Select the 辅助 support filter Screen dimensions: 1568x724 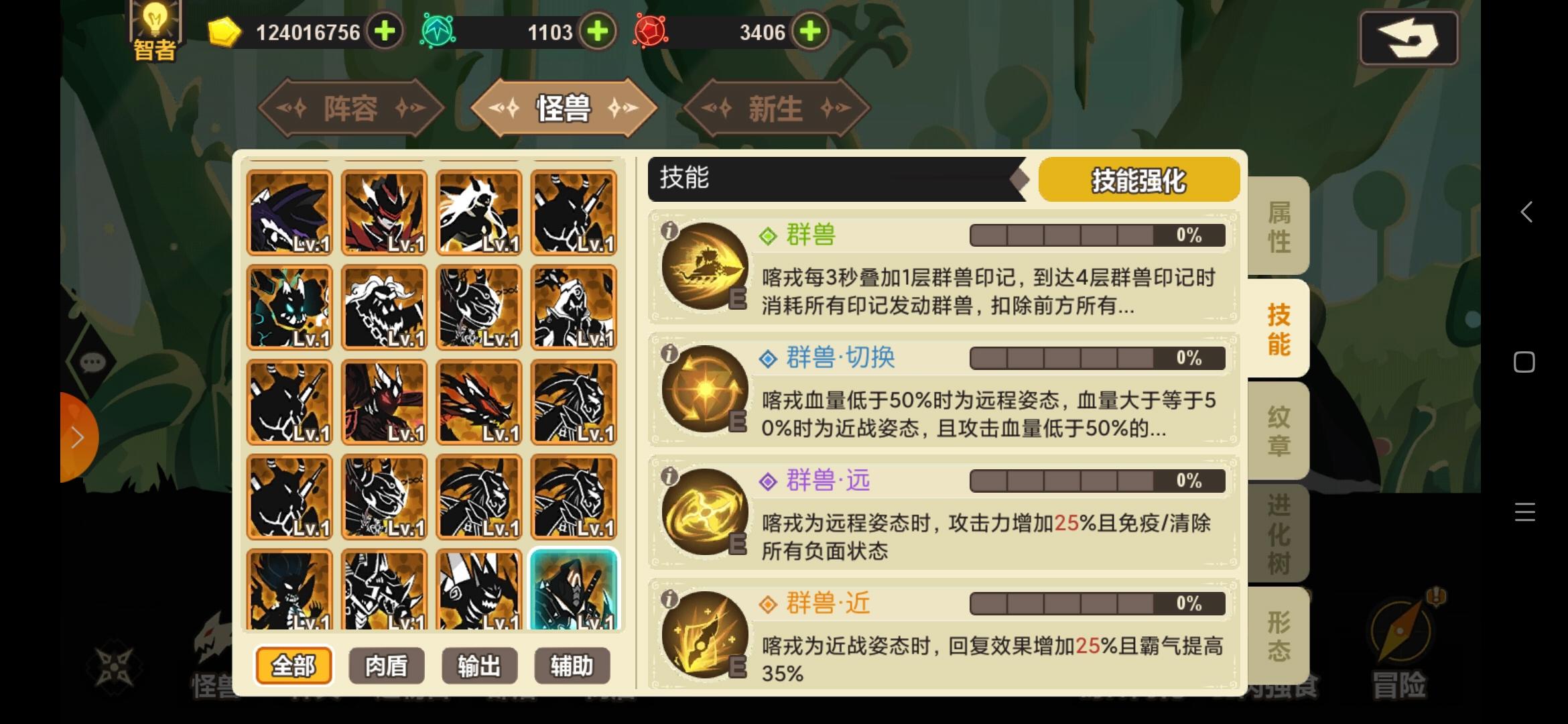point(572,666)
